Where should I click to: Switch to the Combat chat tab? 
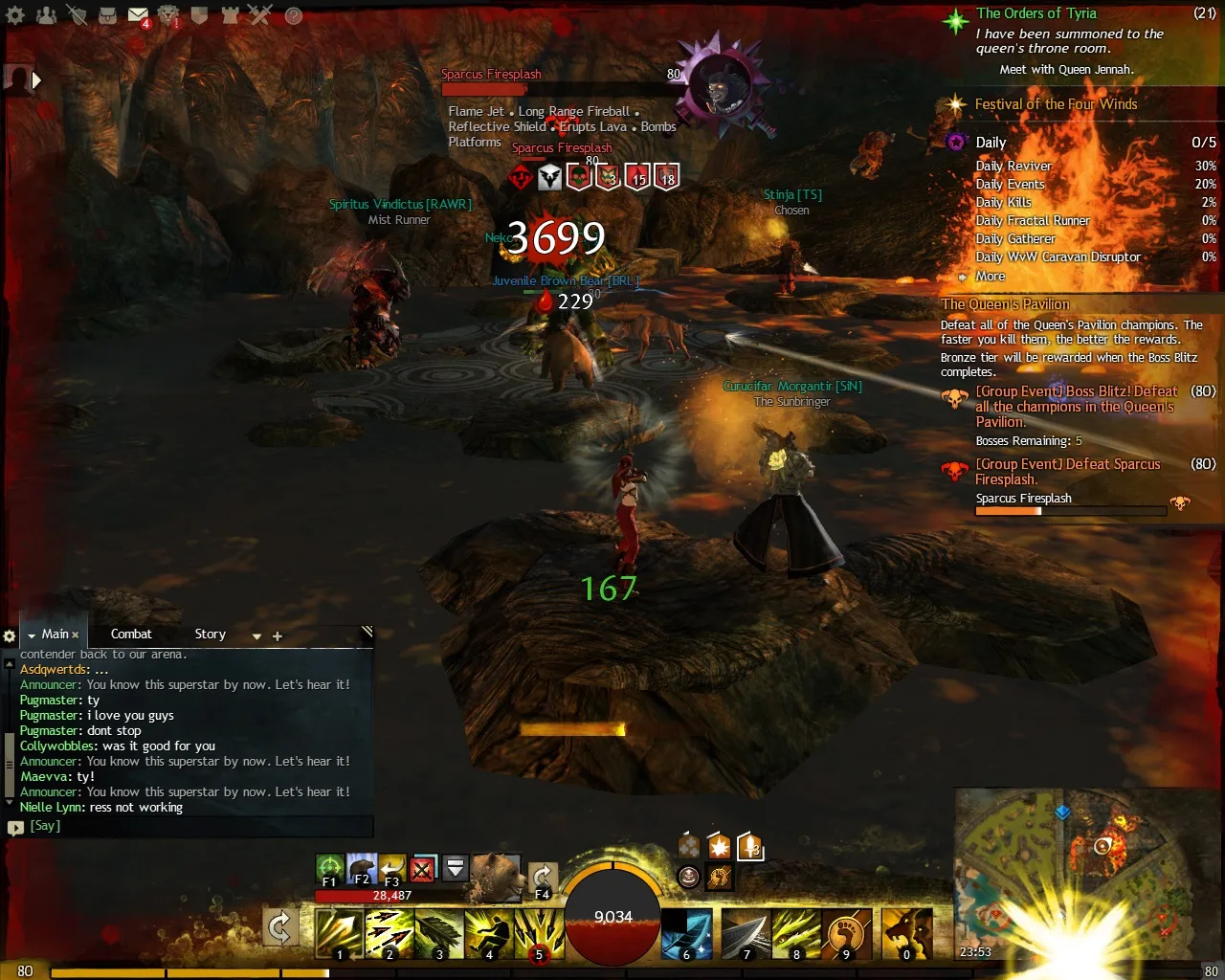pos(131,634)
